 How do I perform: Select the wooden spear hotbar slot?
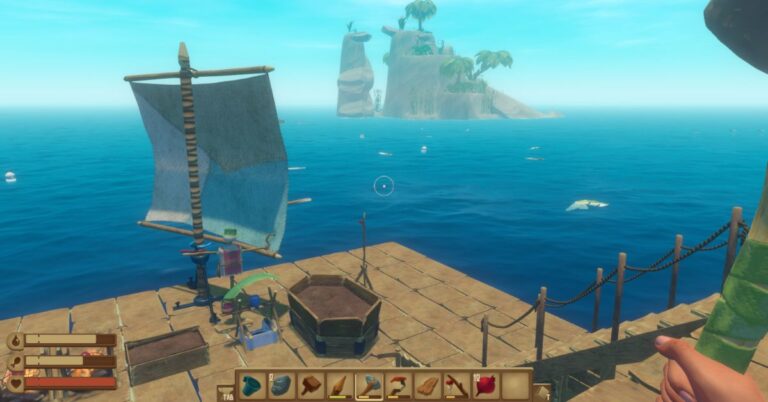tap(340, 385)
